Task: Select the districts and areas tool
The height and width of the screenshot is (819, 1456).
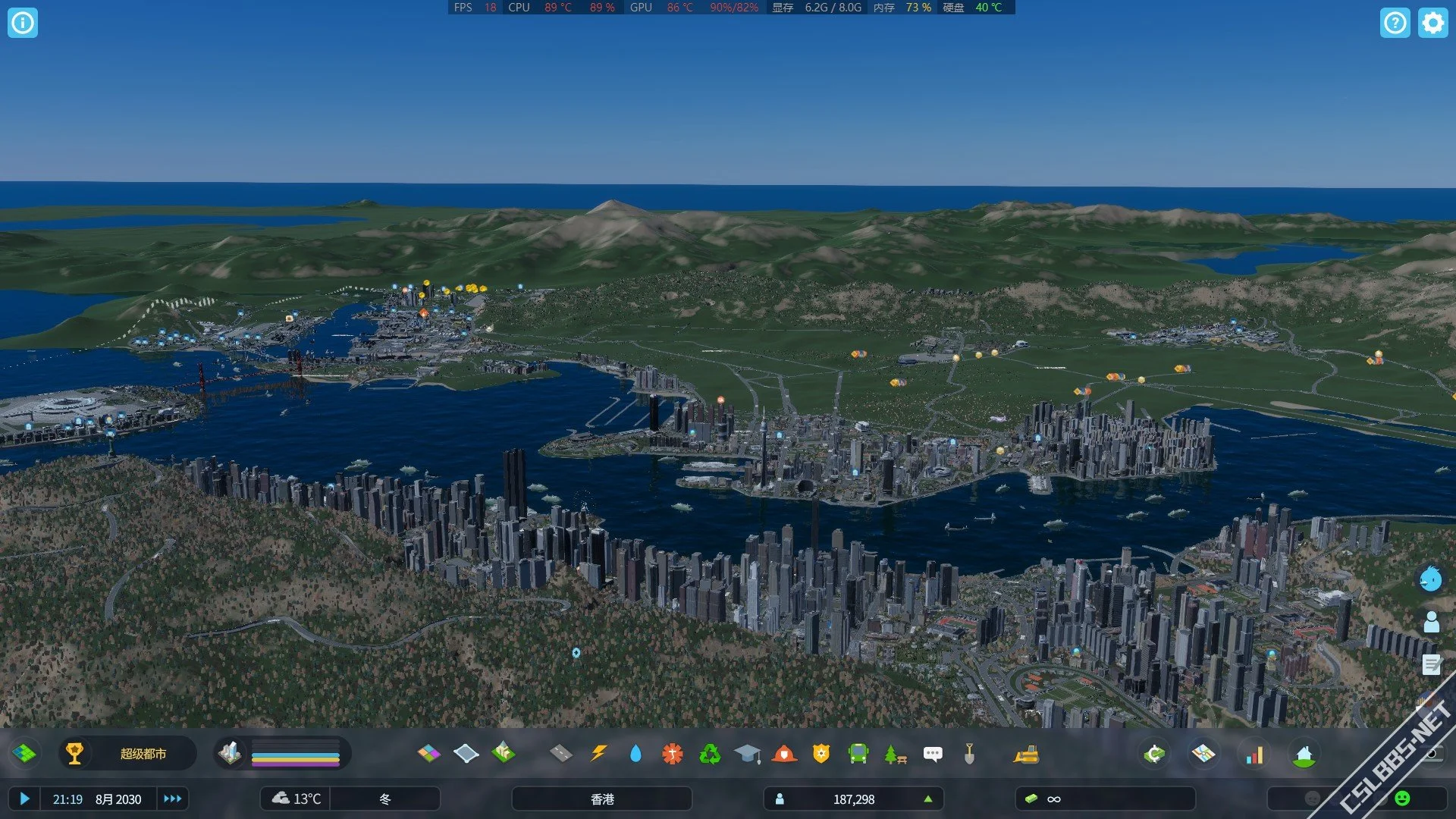Action: tap(466, 754)
